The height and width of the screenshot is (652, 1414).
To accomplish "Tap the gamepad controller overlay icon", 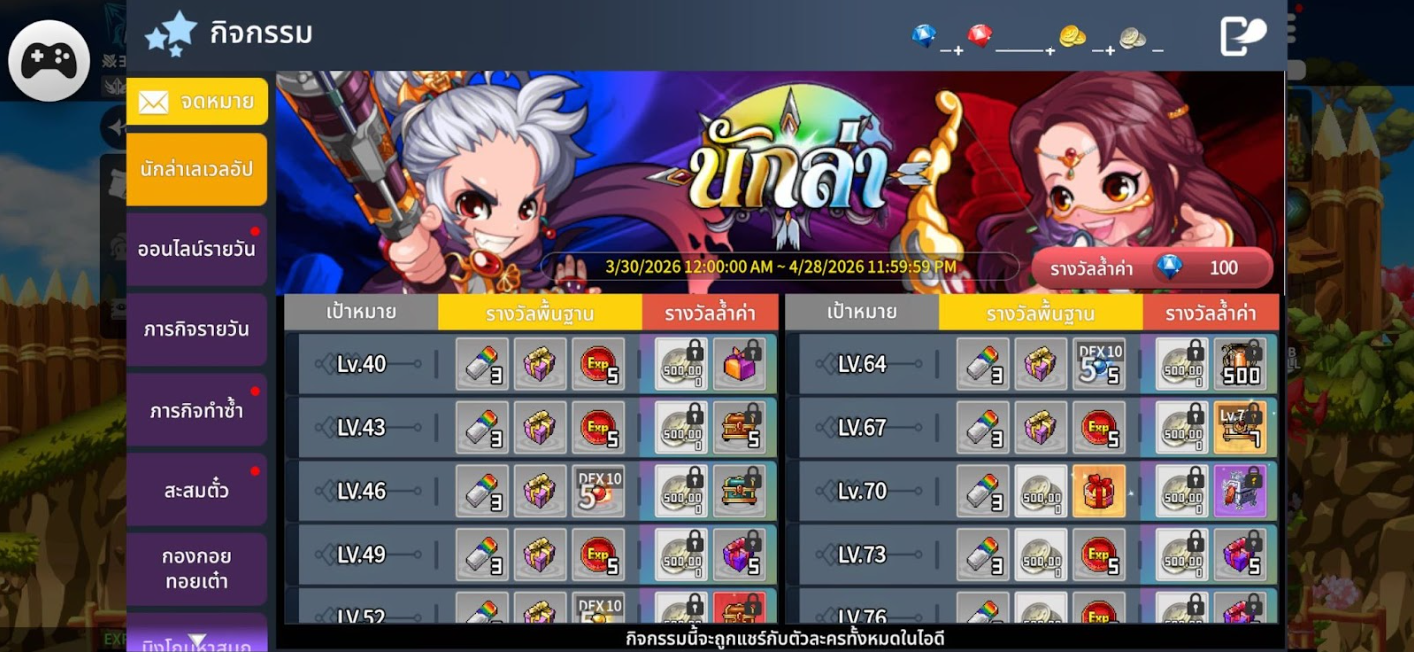I will click(x=48, y=61).
